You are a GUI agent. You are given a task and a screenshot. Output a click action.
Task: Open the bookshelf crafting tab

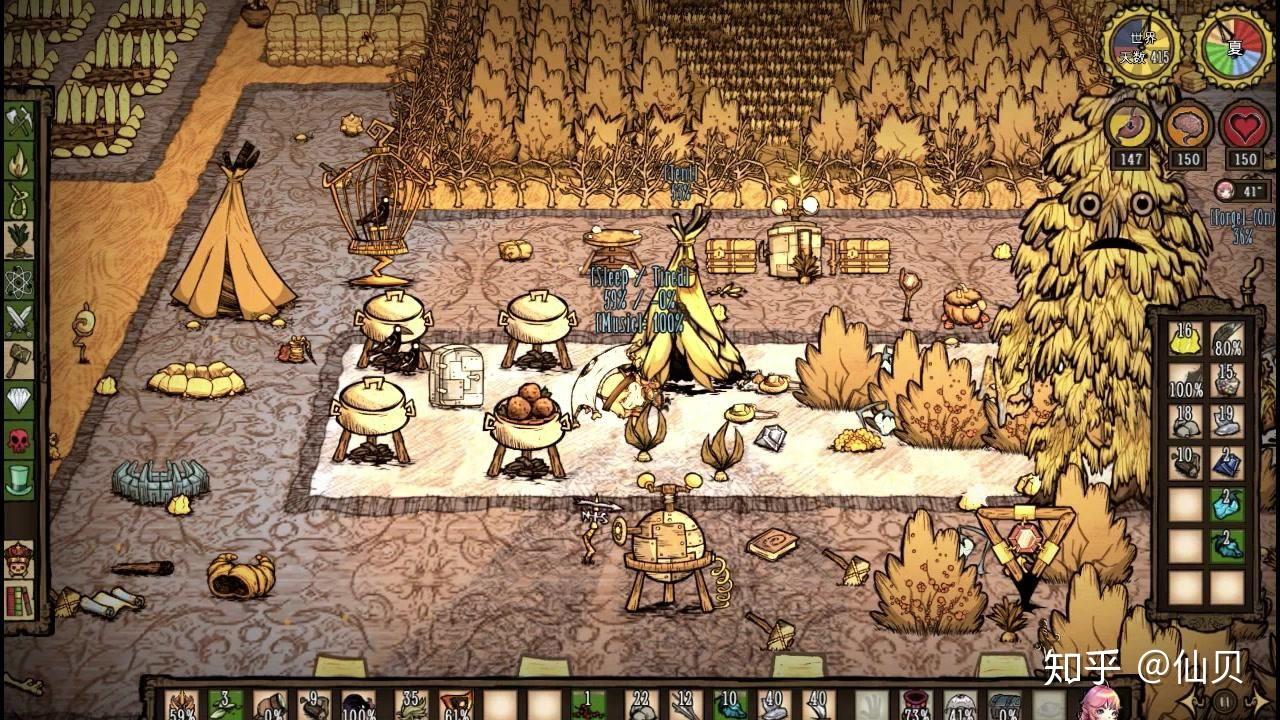click(x=19, y=600)
